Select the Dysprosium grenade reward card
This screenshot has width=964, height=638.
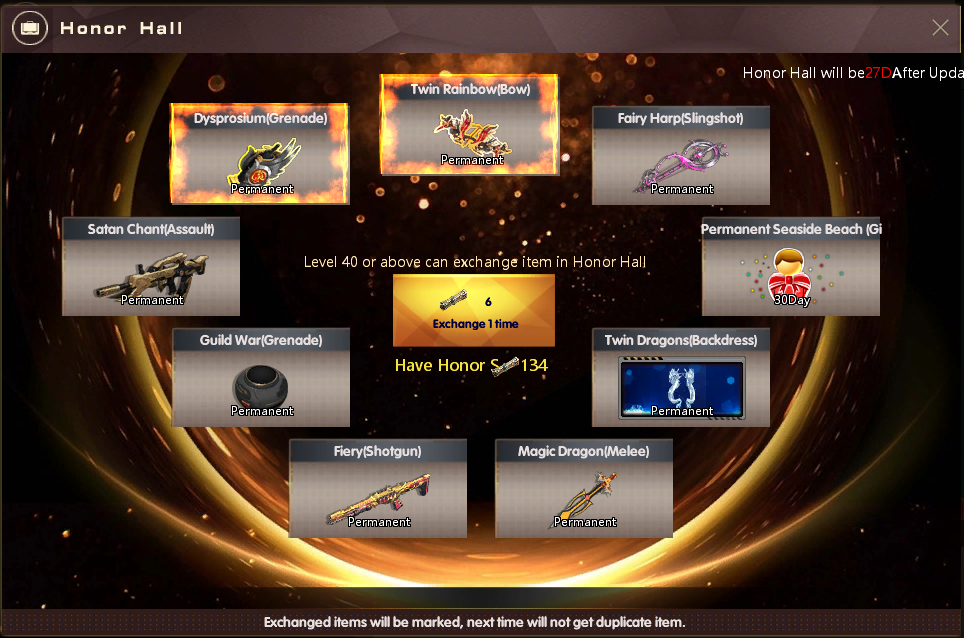coord(260,153)
